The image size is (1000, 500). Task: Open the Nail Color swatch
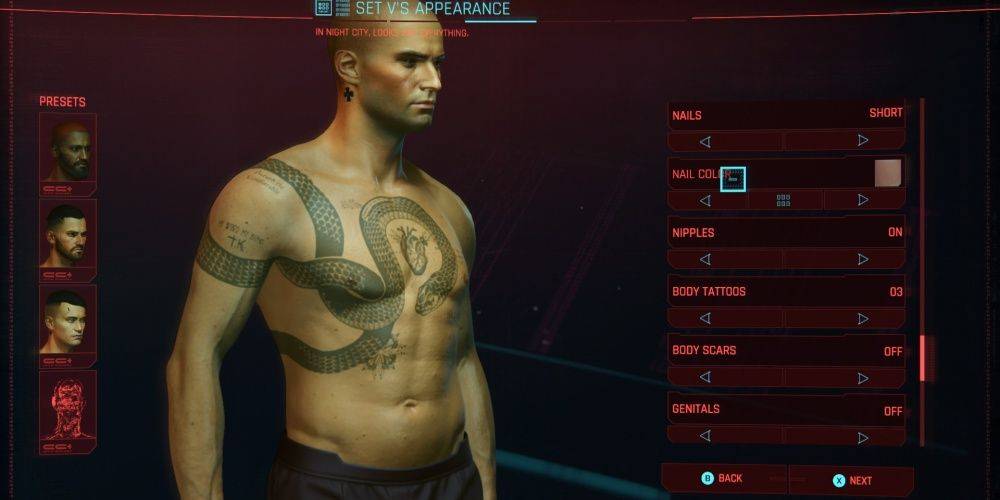point(888,174)
